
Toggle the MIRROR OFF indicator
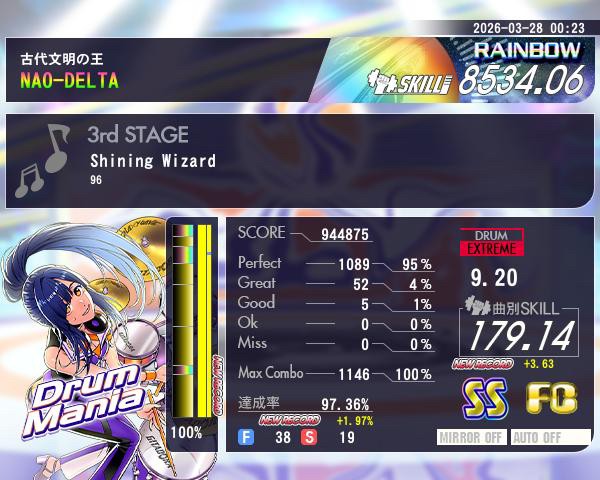point(473,437)
